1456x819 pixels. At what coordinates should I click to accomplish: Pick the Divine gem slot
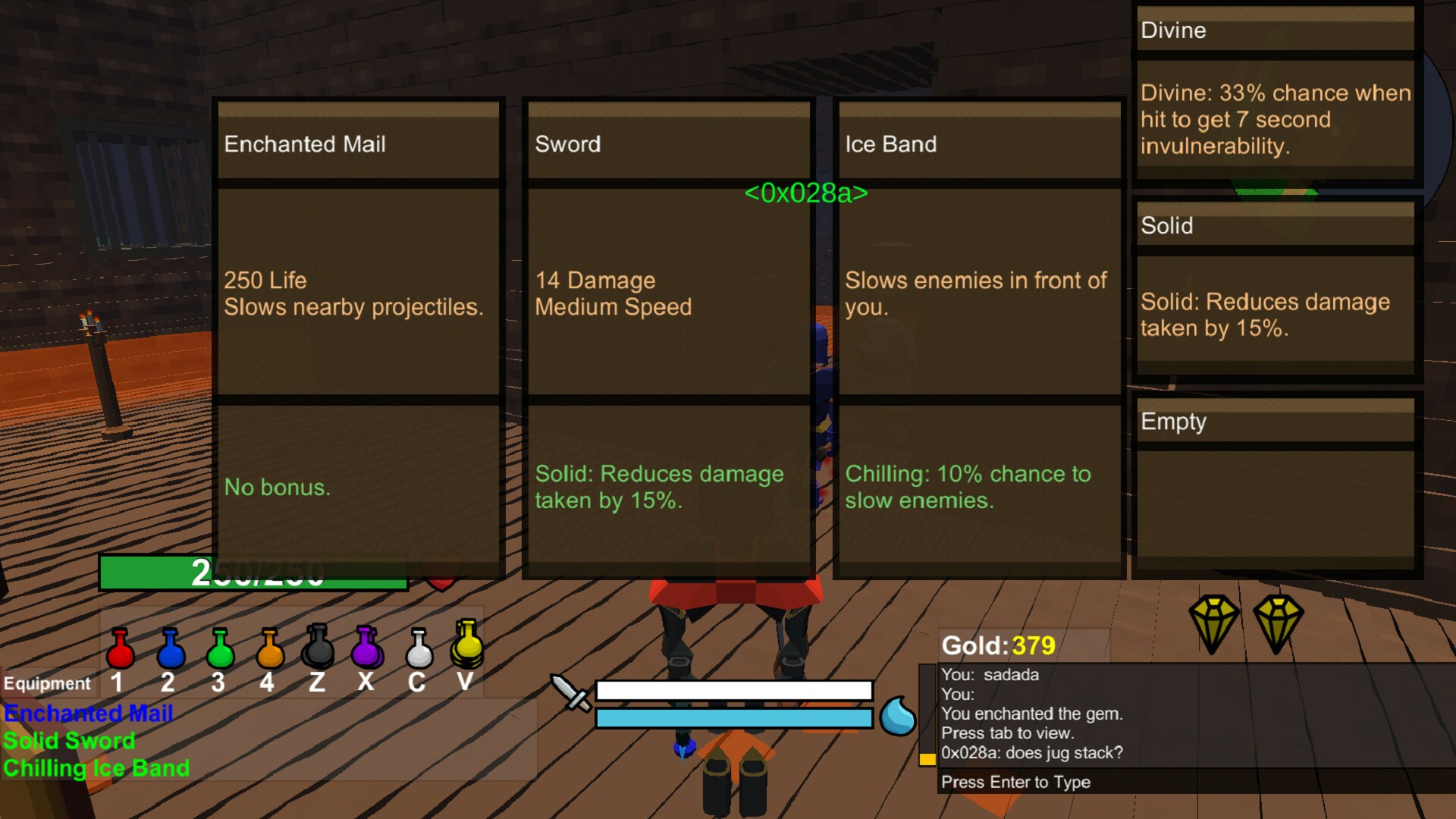coord(1276,93)
